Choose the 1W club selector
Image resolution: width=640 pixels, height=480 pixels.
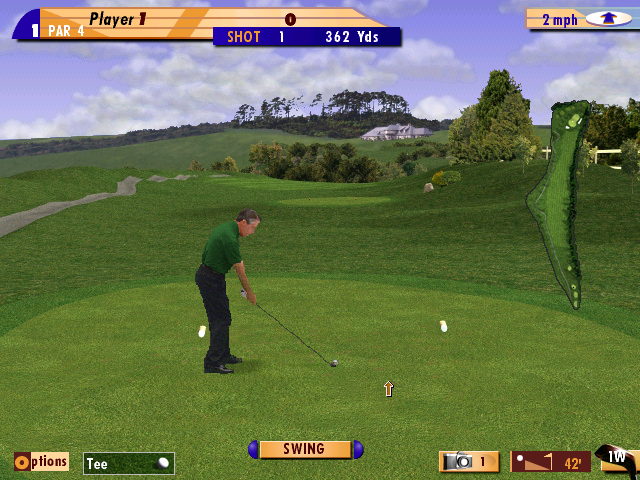618,458
